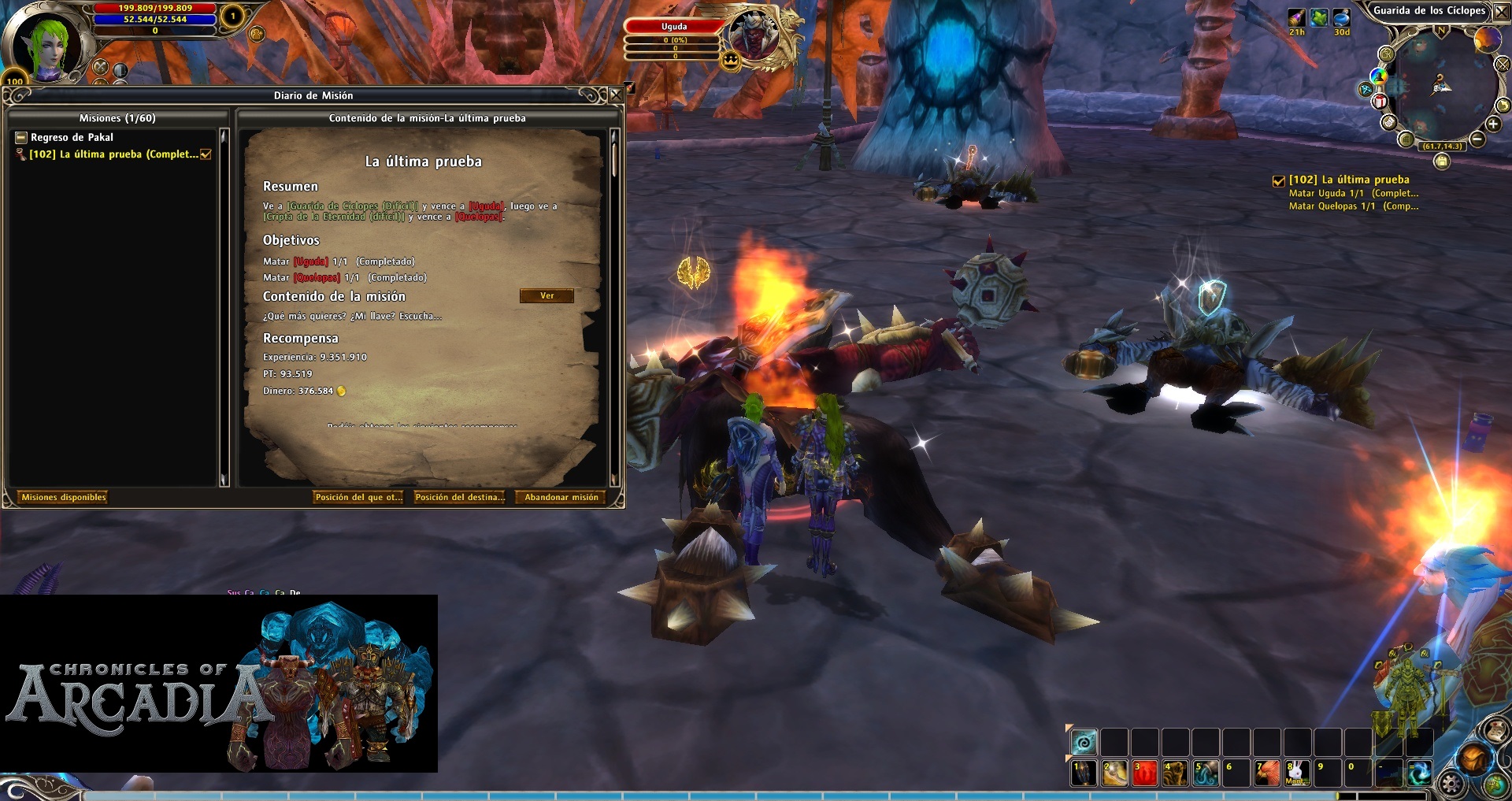Open the gift box icon beside minimap
Screen dimensions: 1512x801
point(1380,101)
